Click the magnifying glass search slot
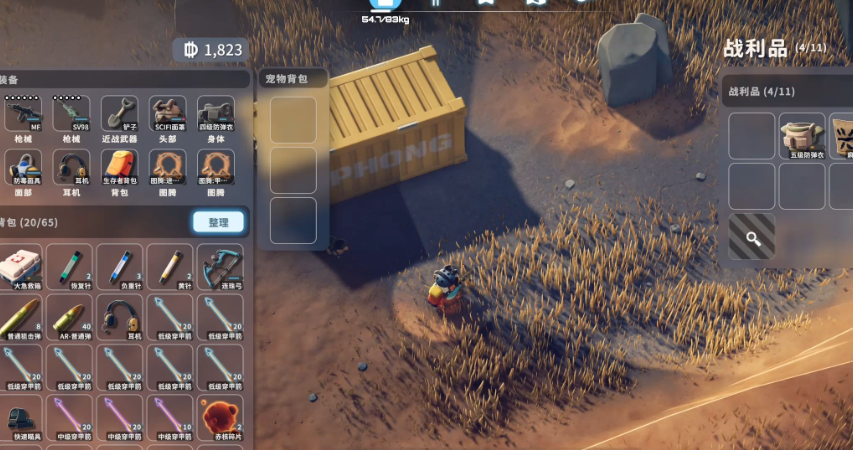This screenshot has width=853, height=450. 751,237
